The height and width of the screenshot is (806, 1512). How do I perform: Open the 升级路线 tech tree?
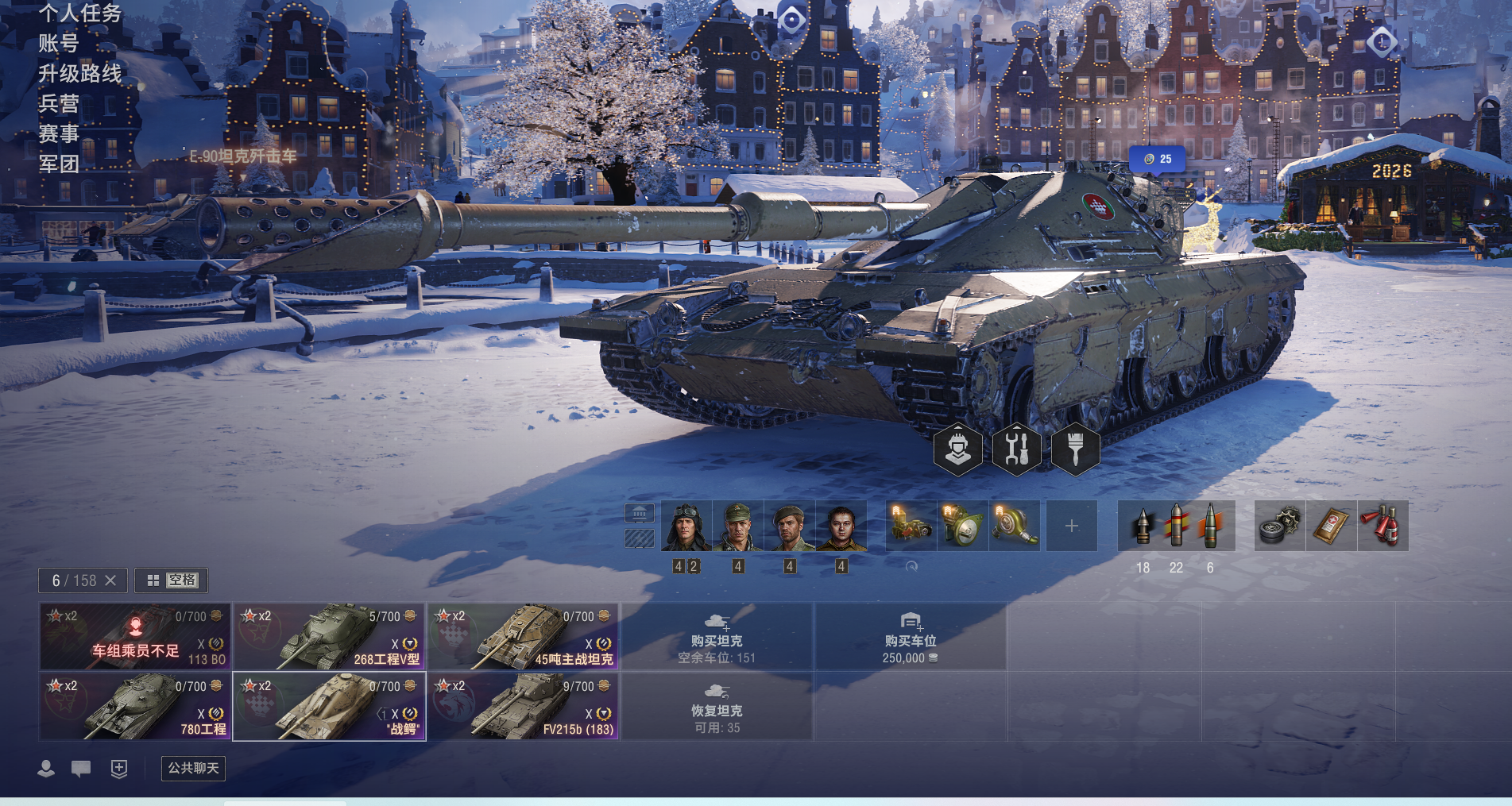(79, 73)
